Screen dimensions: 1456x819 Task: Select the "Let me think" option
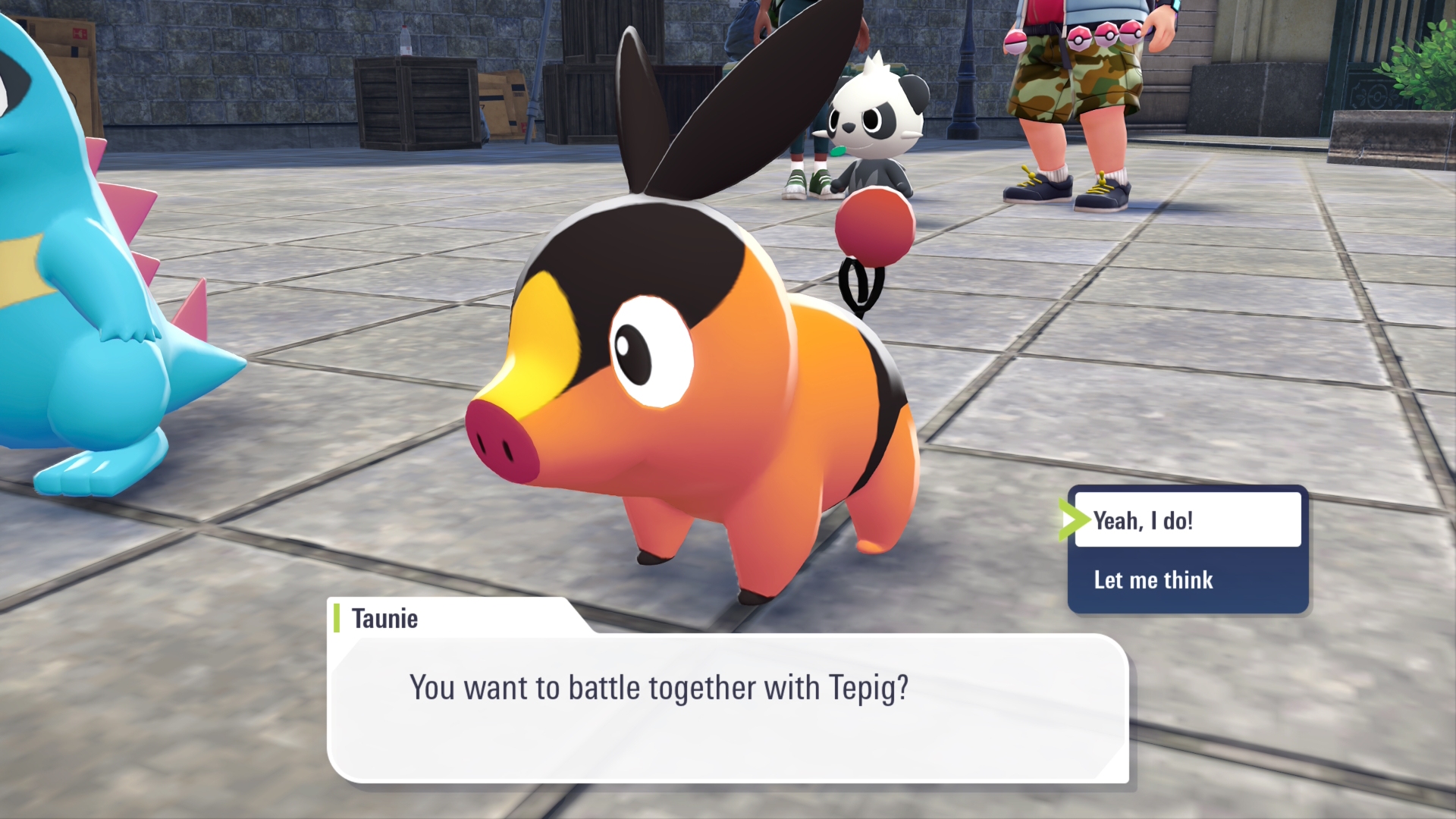(x=1187, y=580)
